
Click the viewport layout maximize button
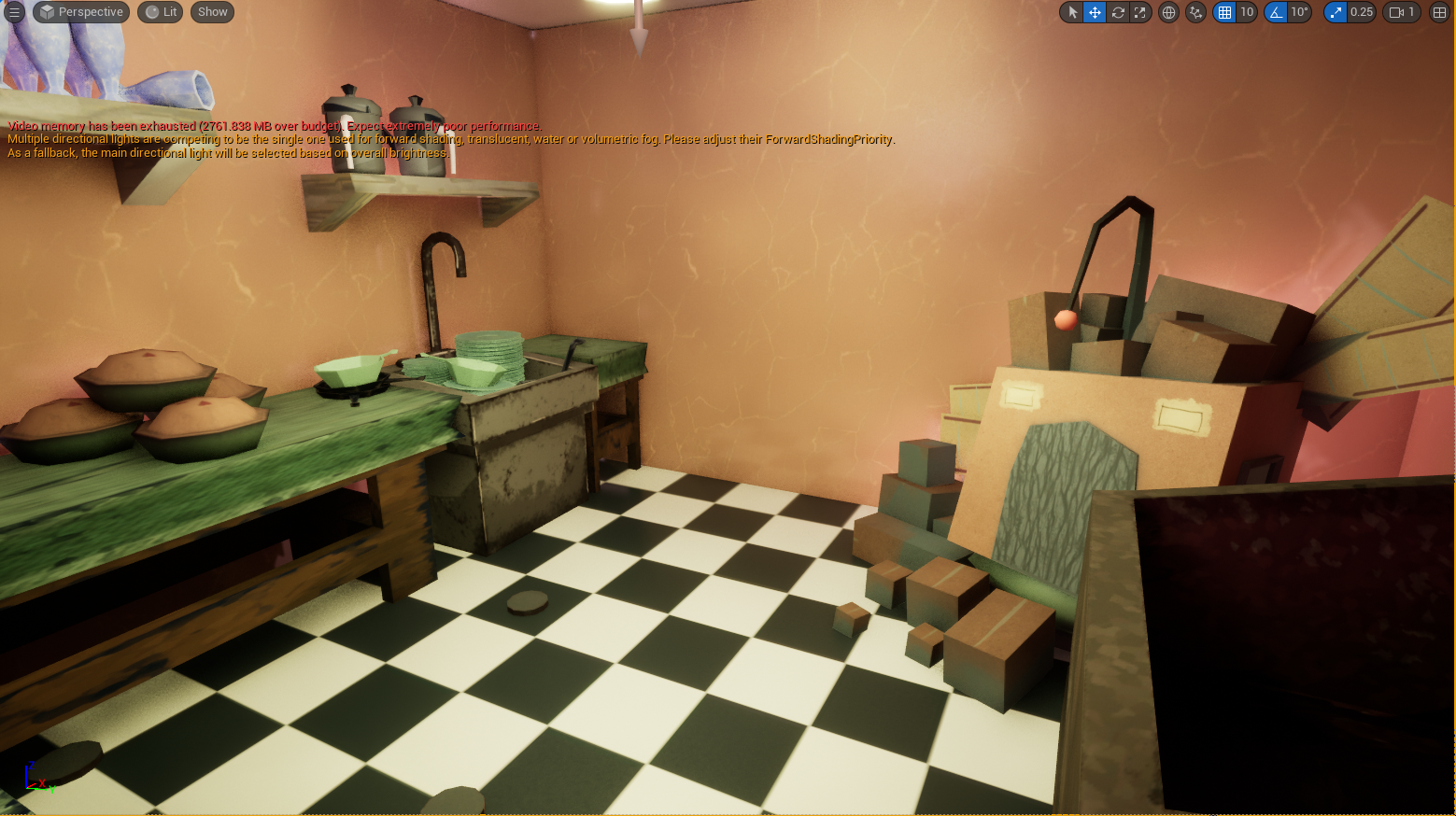1439,12
